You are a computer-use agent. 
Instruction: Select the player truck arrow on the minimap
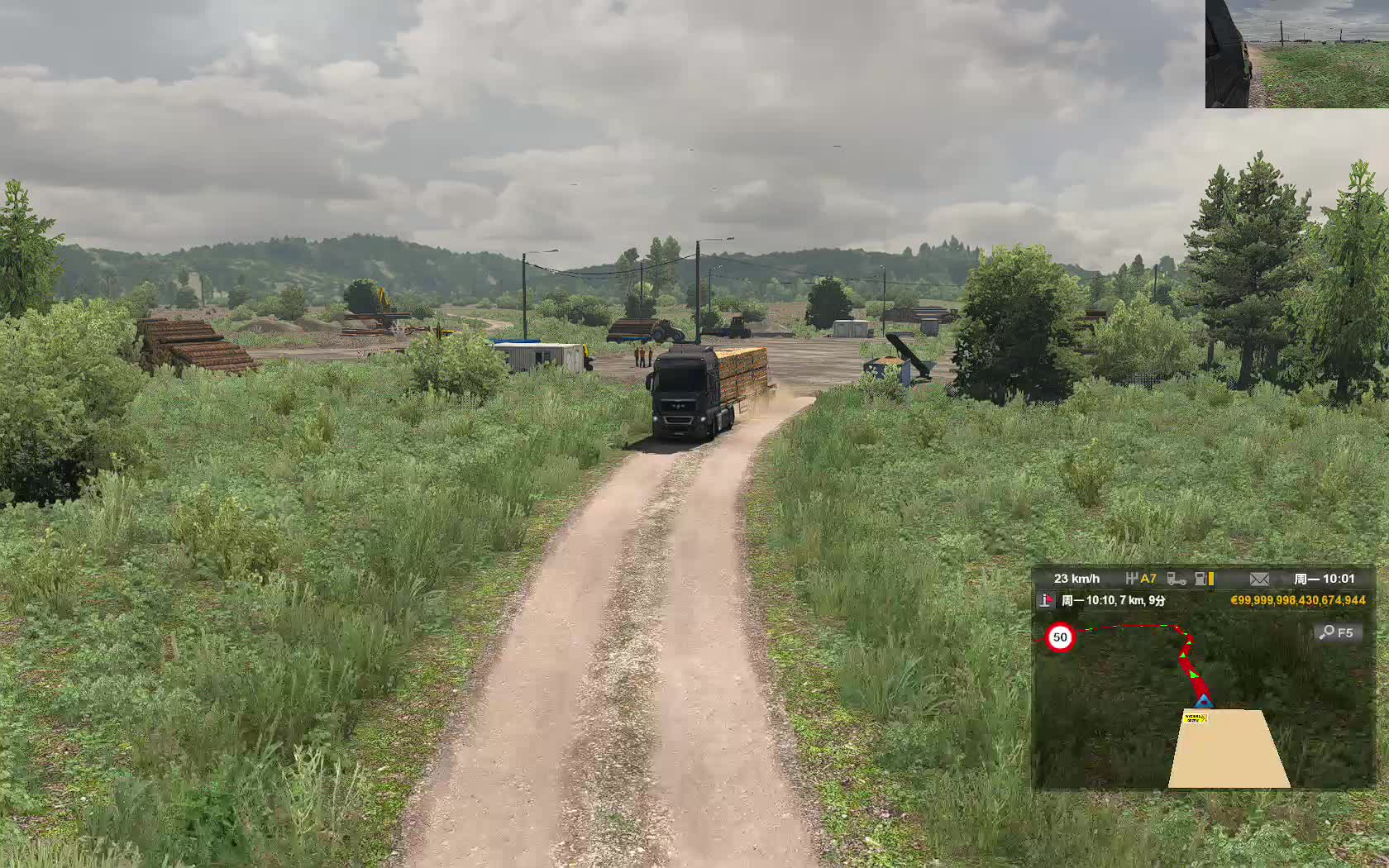click(1204, 701)
